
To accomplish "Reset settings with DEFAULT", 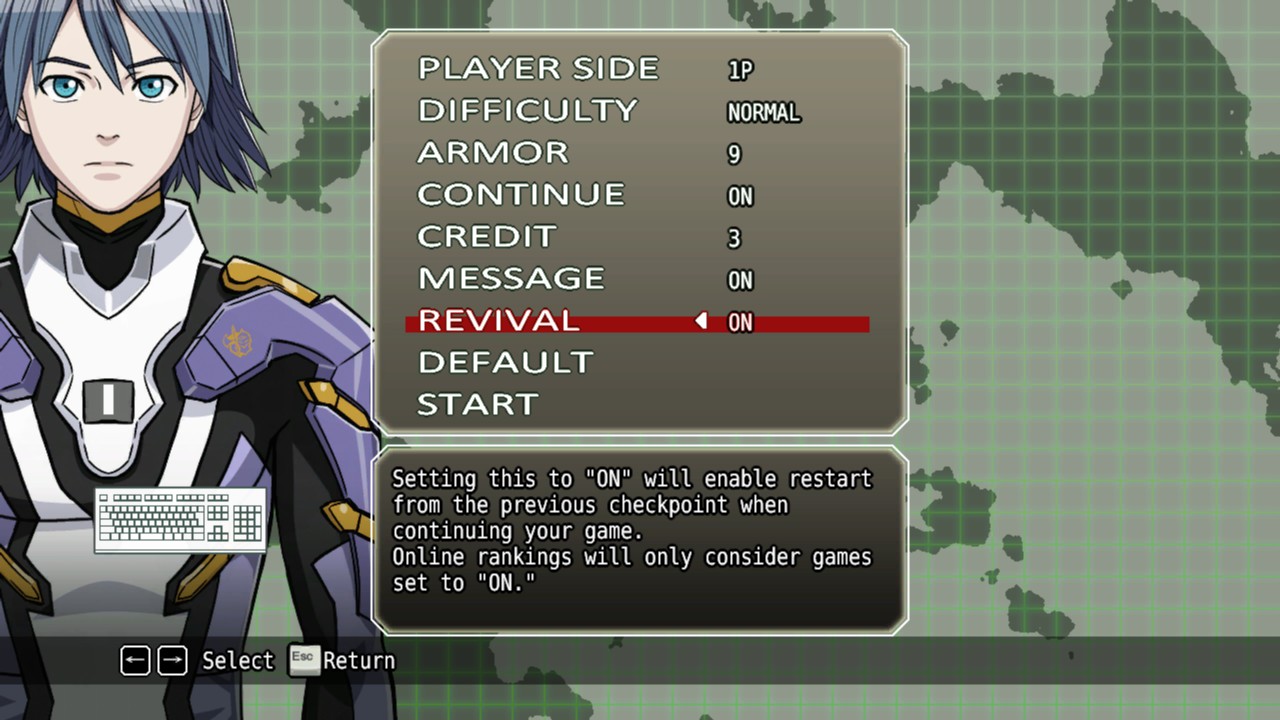I will point(505,362).
